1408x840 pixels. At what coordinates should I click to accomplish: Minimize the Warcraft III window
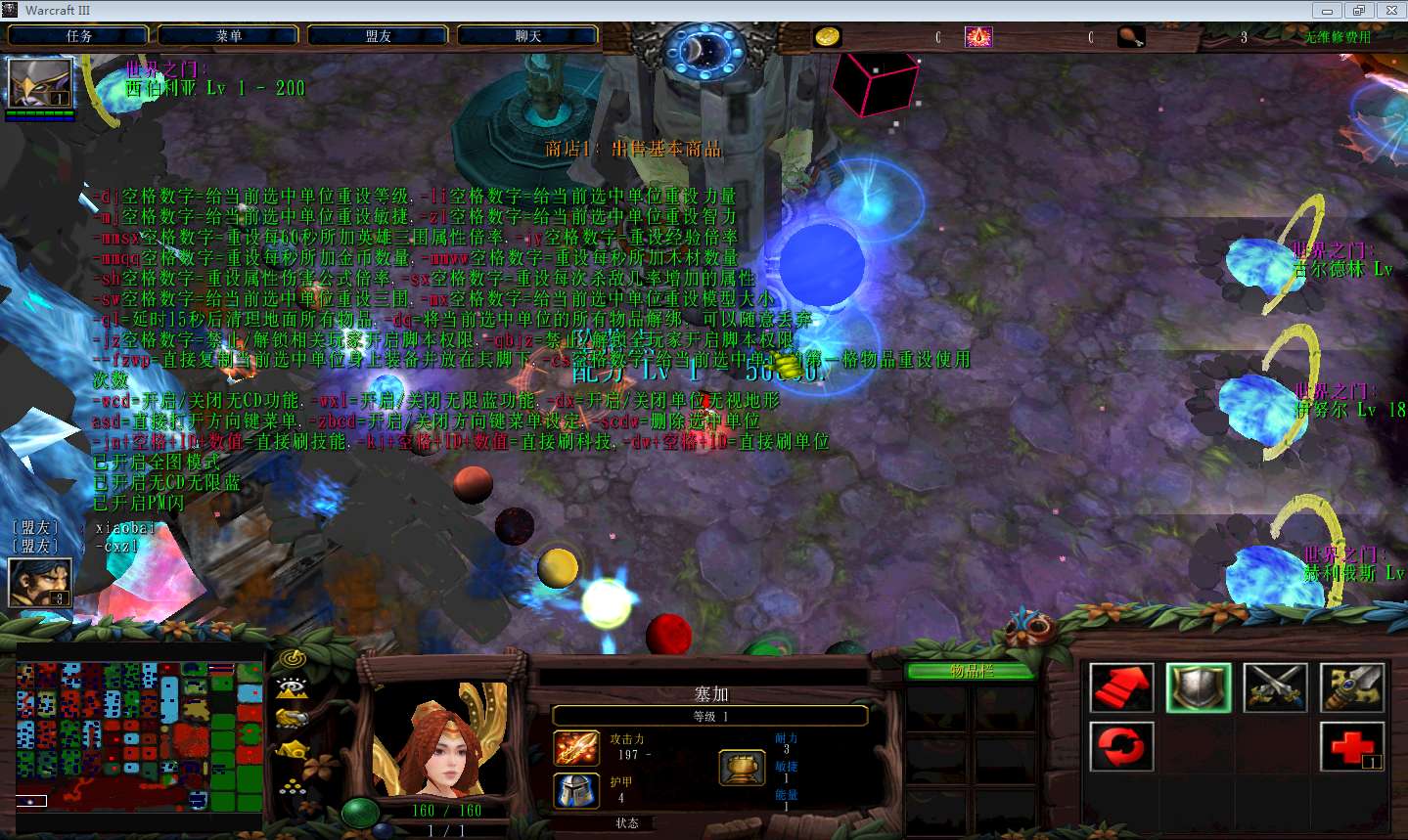click(x=1327, y=11)
